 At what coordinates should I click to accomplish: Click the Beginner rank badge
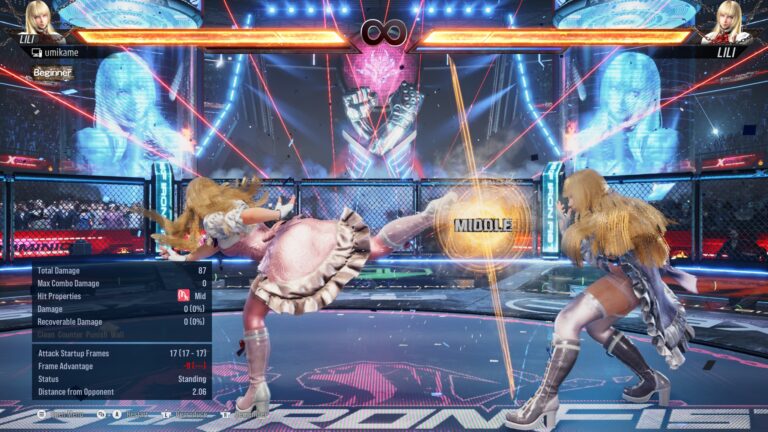(52, 73)
